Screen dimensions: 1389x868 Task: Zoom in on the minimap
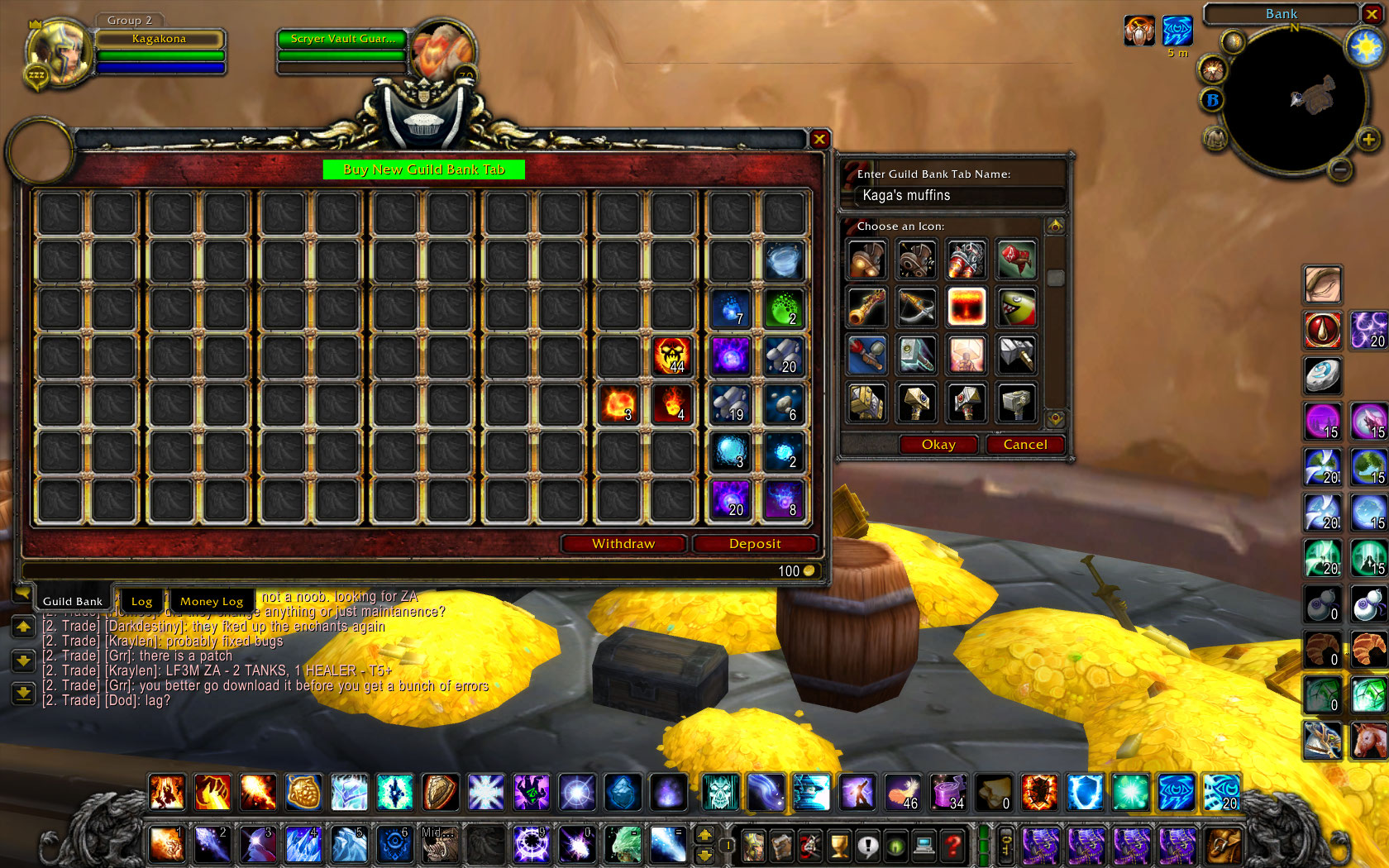(1368, 139)
